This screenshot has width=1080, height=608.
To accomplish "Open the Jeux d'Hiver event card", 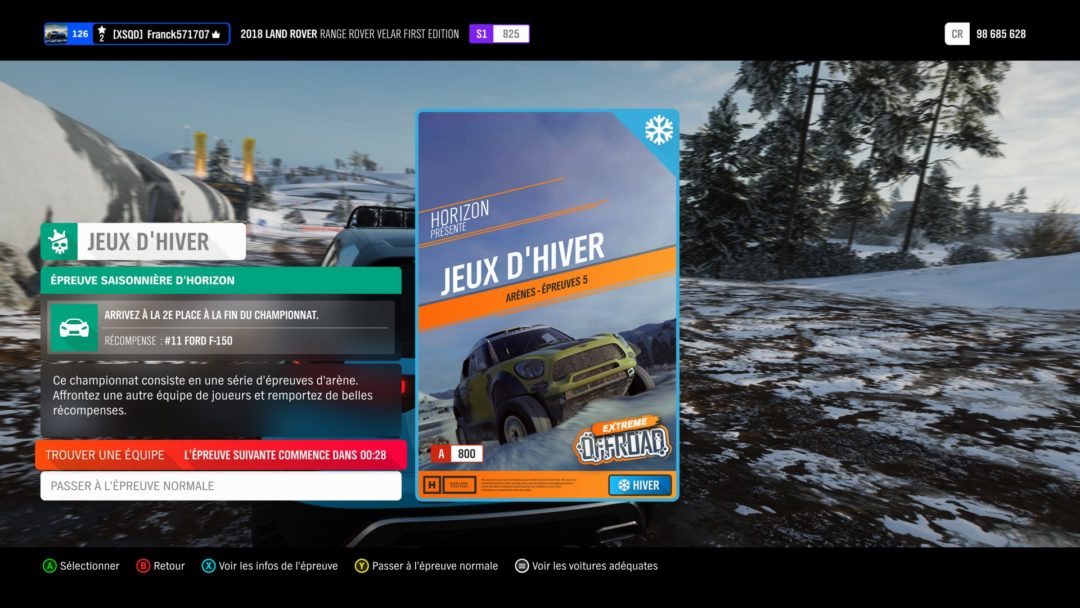I will (x=547, y=305).
